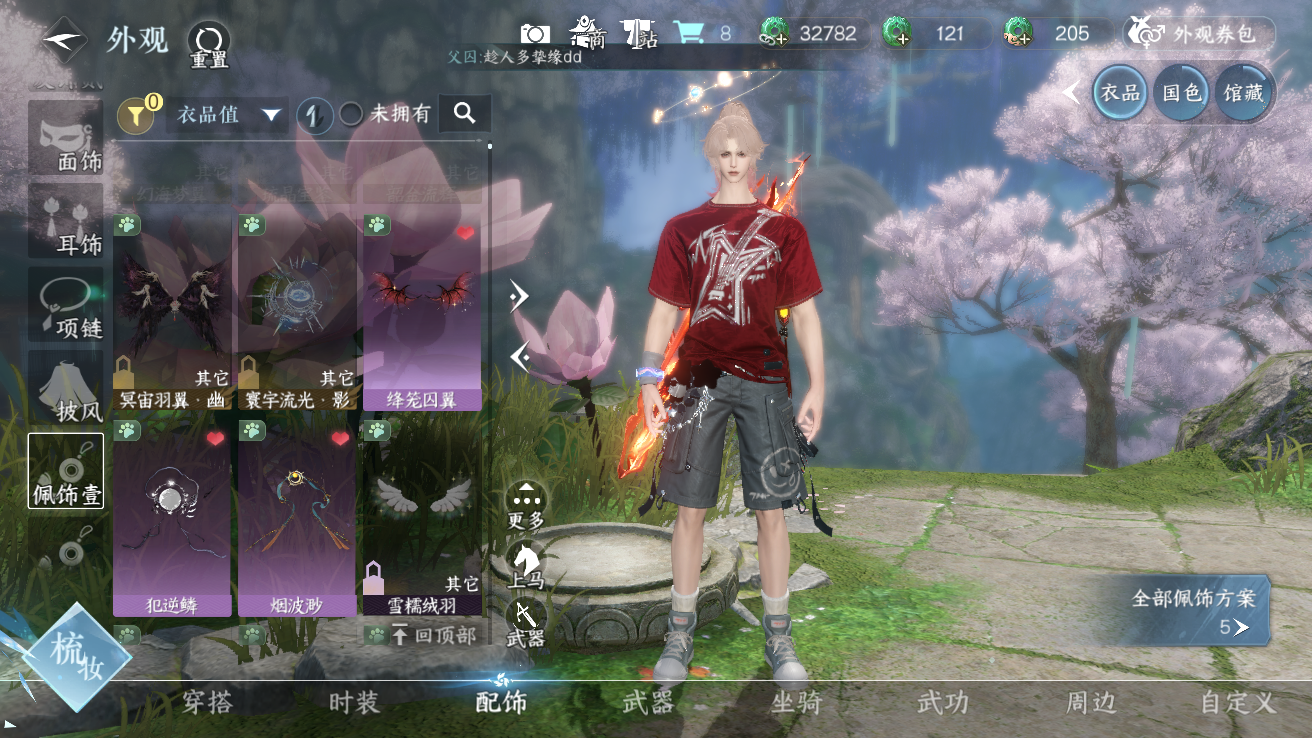Open the 衣品值 sort dropdown
Screen dimensions: 1312x738
228,115
